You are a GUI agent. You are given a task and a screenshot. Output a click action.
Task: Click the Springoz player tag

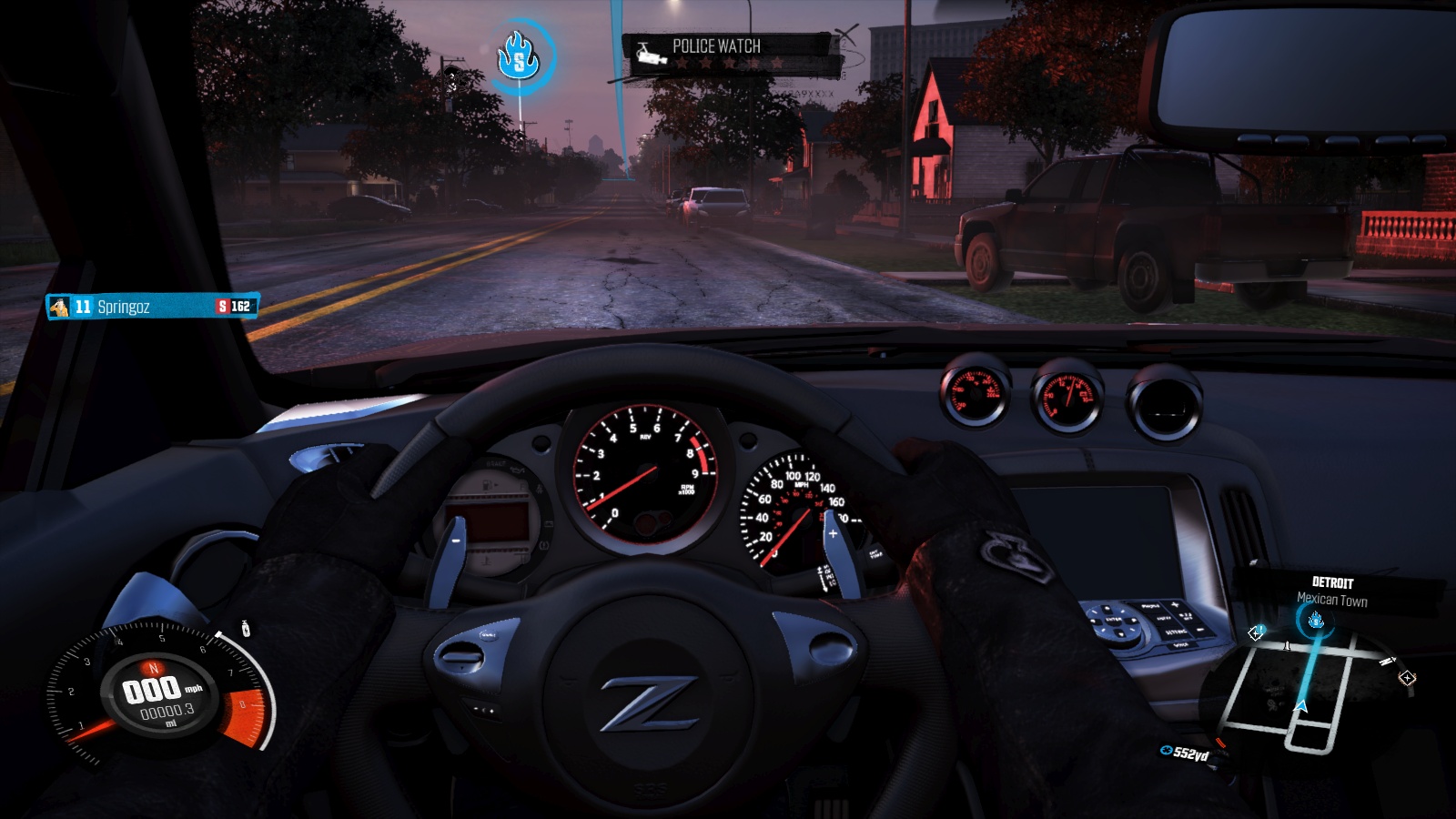152,307
